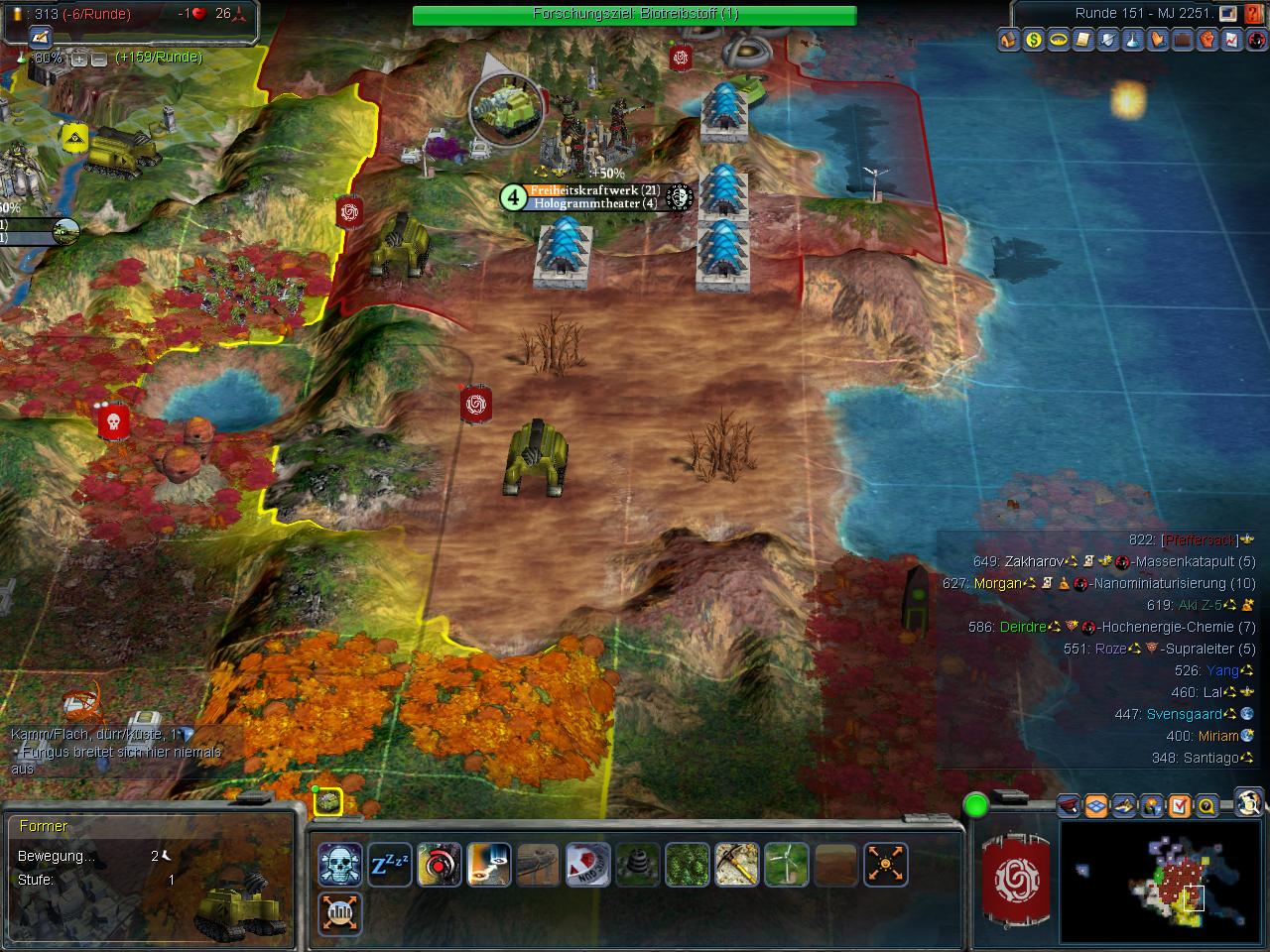Click the skull-and-crossbones disband unit button
This screenshot has height=952, width=1270.
tap(339, 865)
